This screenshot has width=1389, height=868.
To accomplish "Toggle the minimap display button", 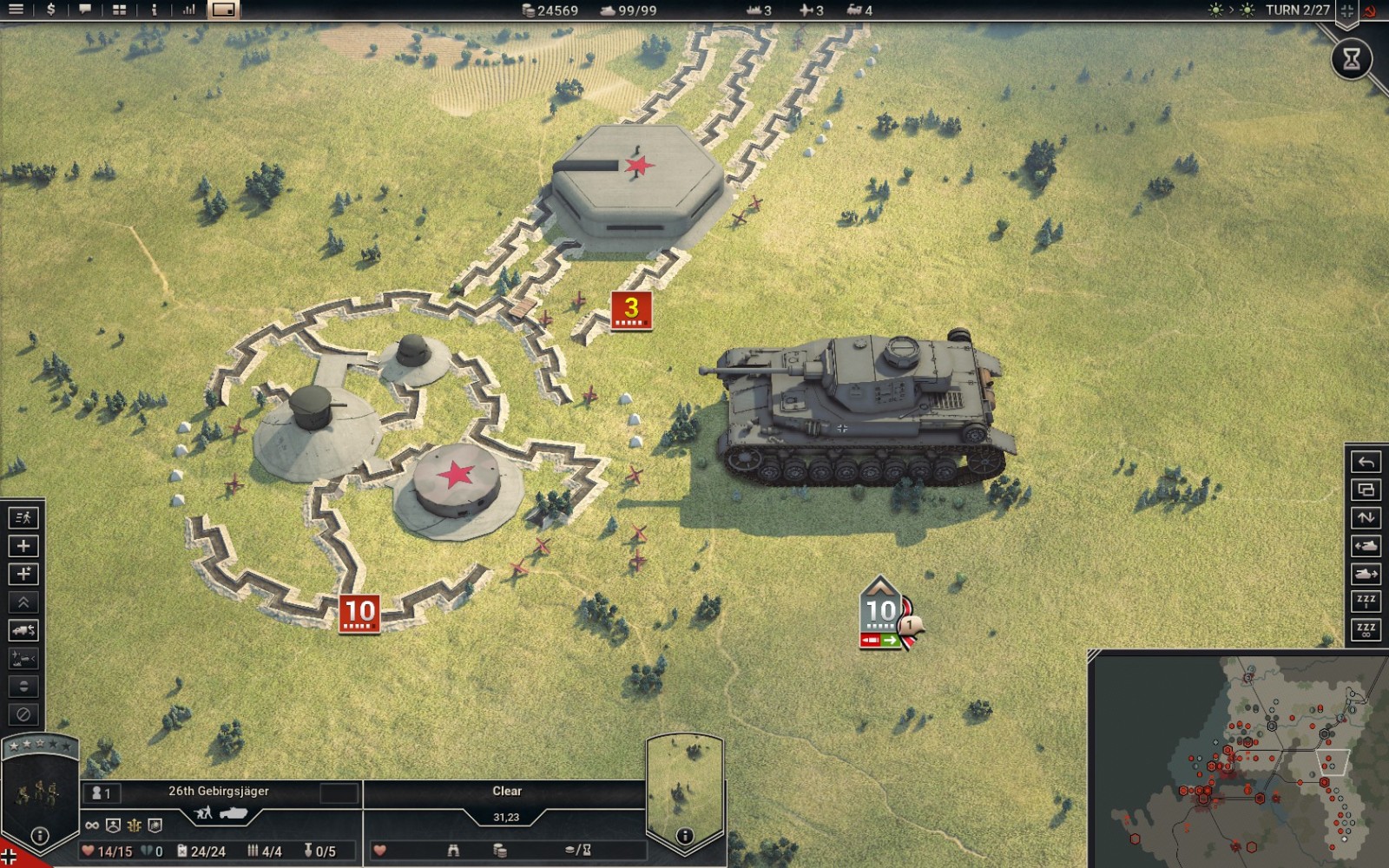I will (223, 10).
